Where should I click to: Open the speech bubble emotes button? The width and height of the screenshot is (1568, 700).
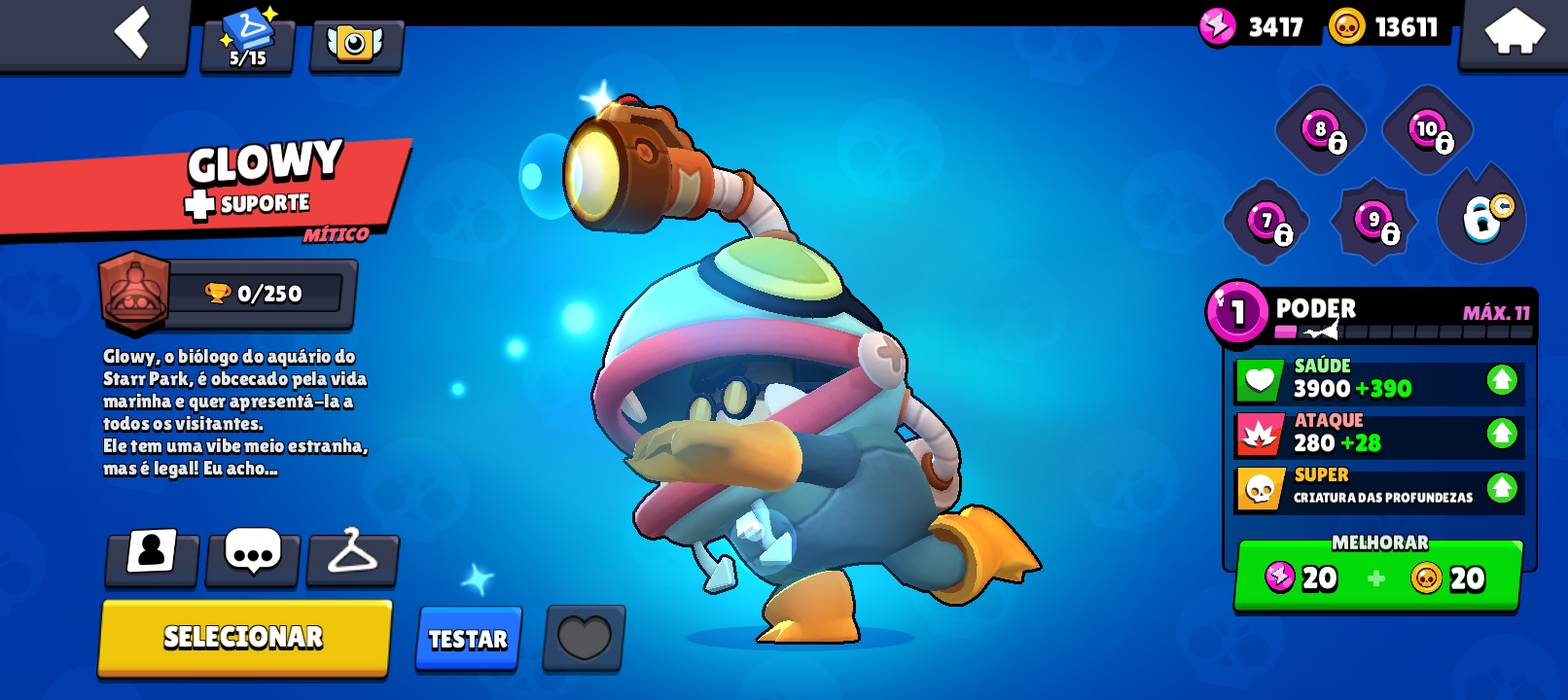[252, 555]
